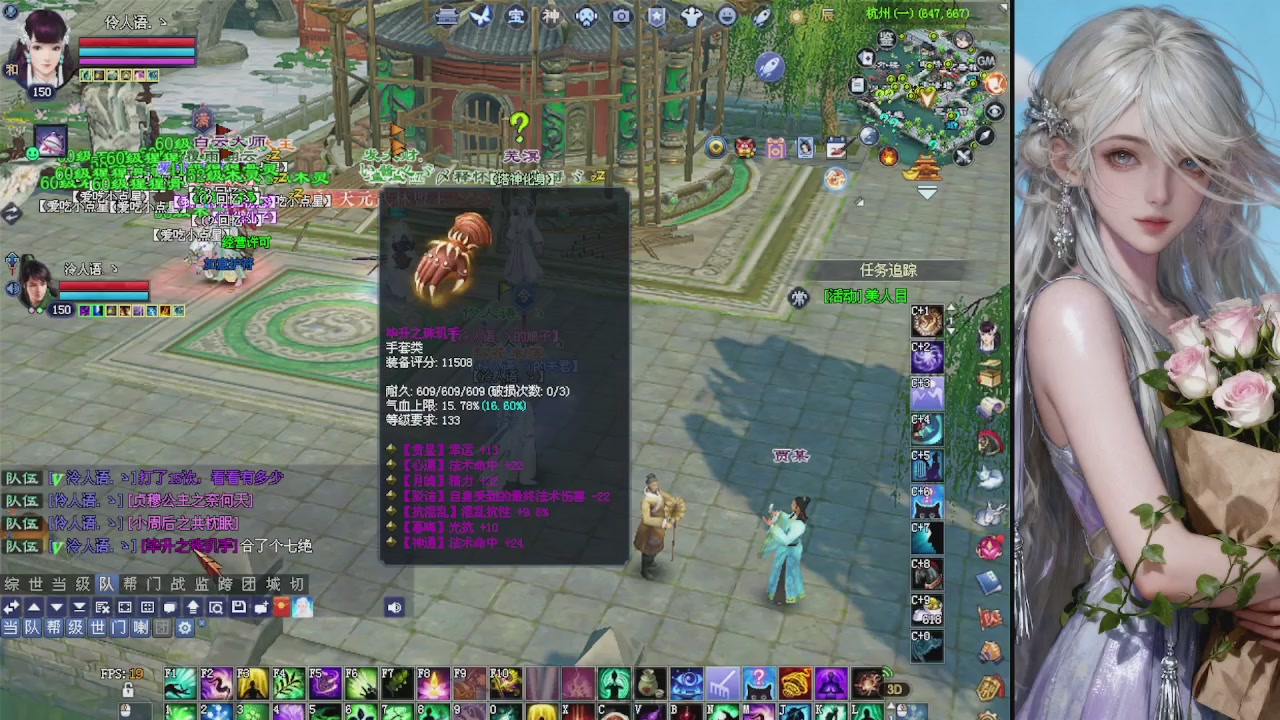Screen dimensions: 1280x720
Task: Toggle the eye icon next to the minimap
Action: point(993,111)
